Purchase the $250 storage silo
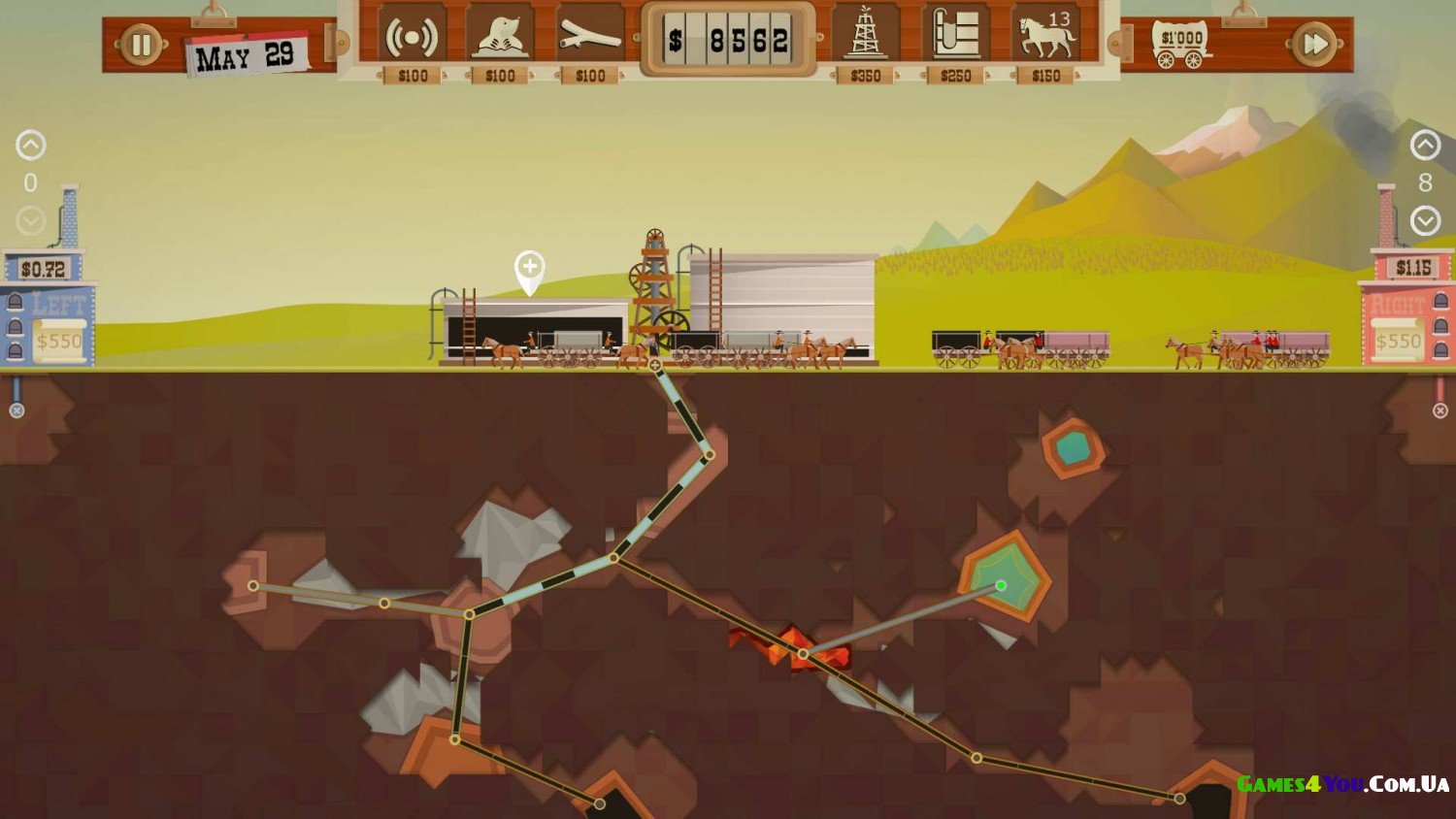The image size is (1456, 819). (955, 37)
